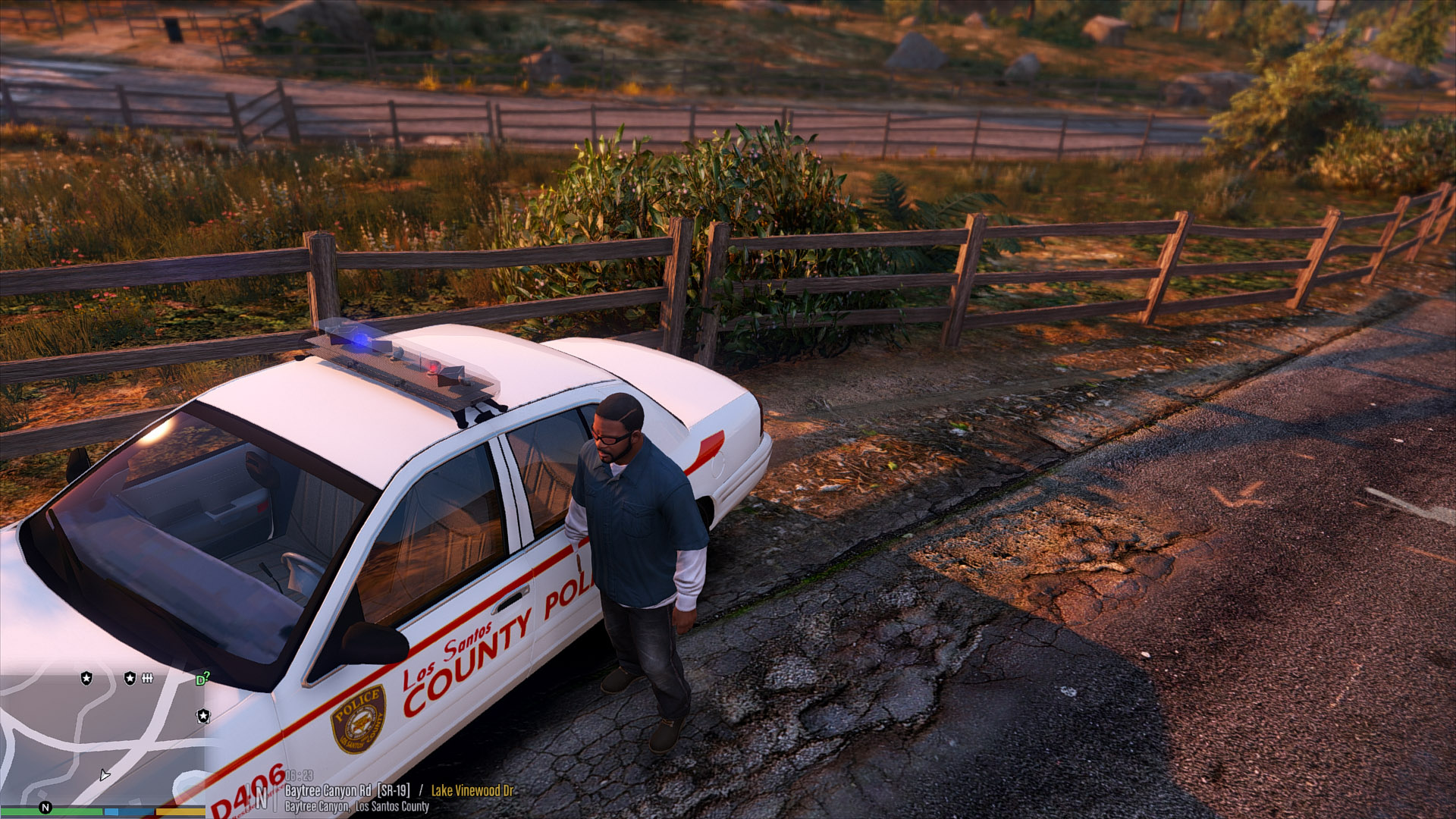Select police badge blip beside jail bars icon
This screenshot has width=1456, height=819.
(130, 678)
